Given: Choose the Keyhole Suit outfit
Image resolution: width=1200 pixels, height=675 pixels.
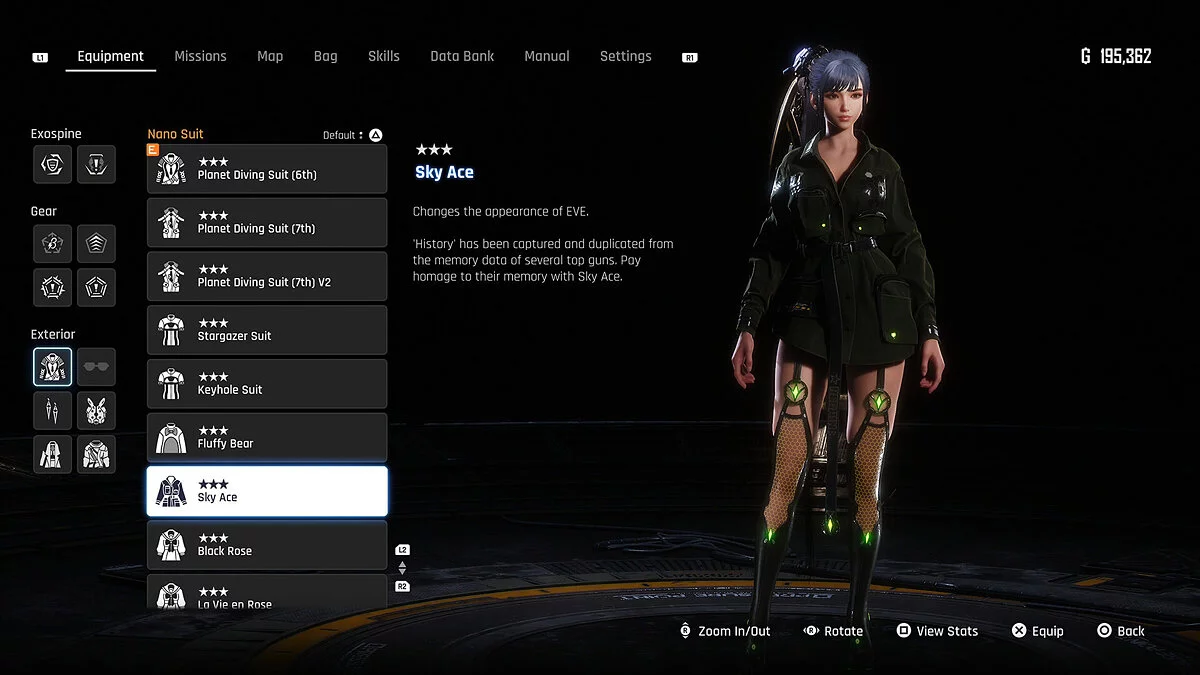Looking at the screenshot, I should click(x=267, y=384).
